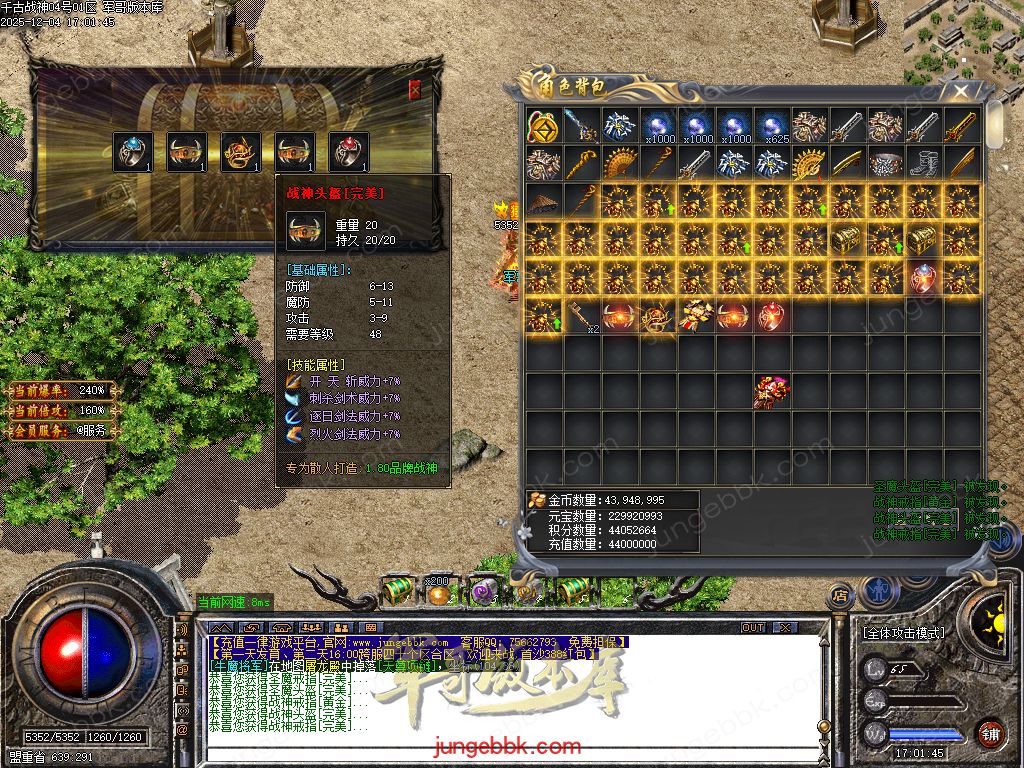The width and height of the screenshot is (1024, 768).
Task: Select the blue gem ring reward
Action: [133, 152]
